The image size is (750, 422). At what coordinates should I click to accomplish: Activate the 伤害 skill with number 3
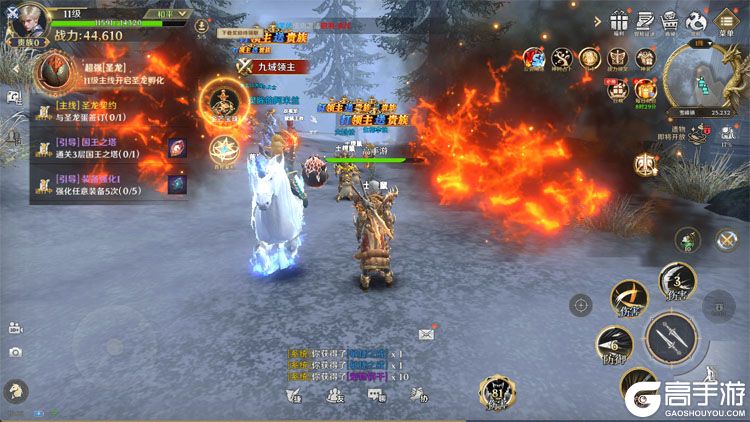coord(678,282)
